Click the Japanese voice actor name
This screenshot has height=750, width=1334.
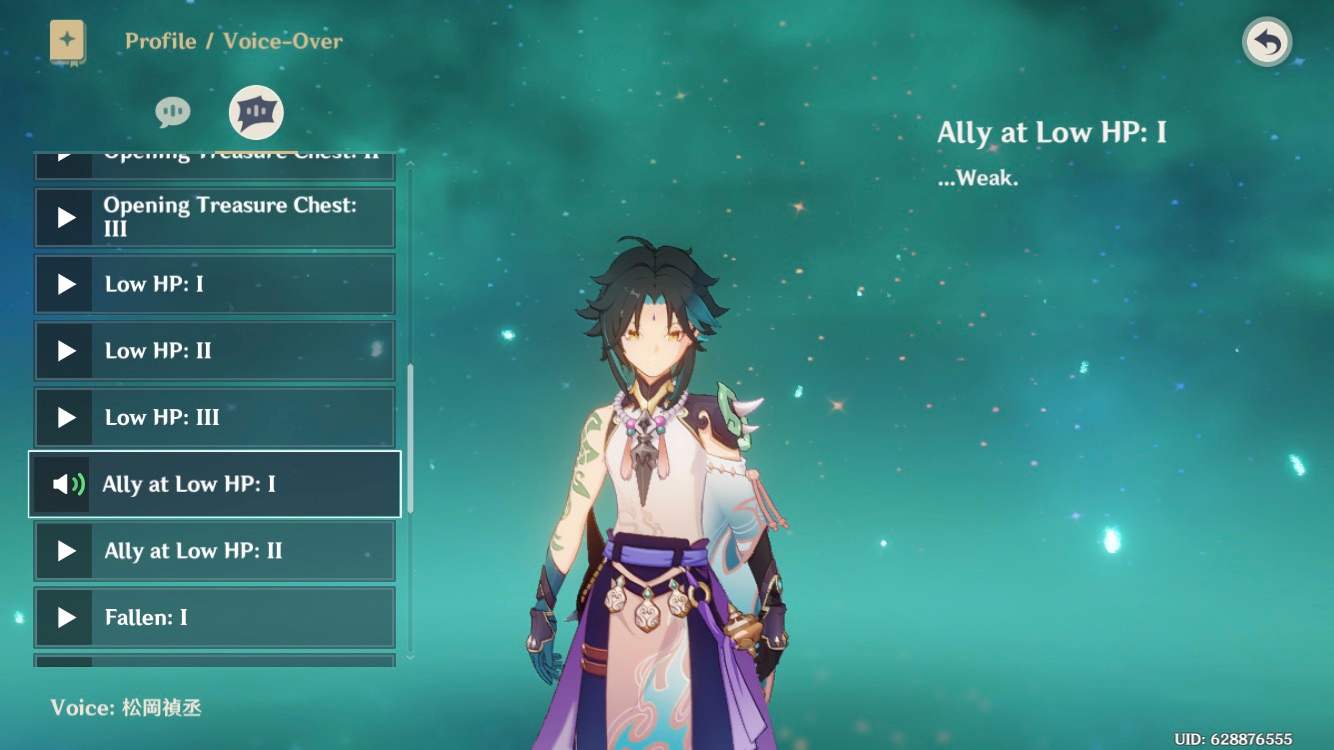pos(160,707)
